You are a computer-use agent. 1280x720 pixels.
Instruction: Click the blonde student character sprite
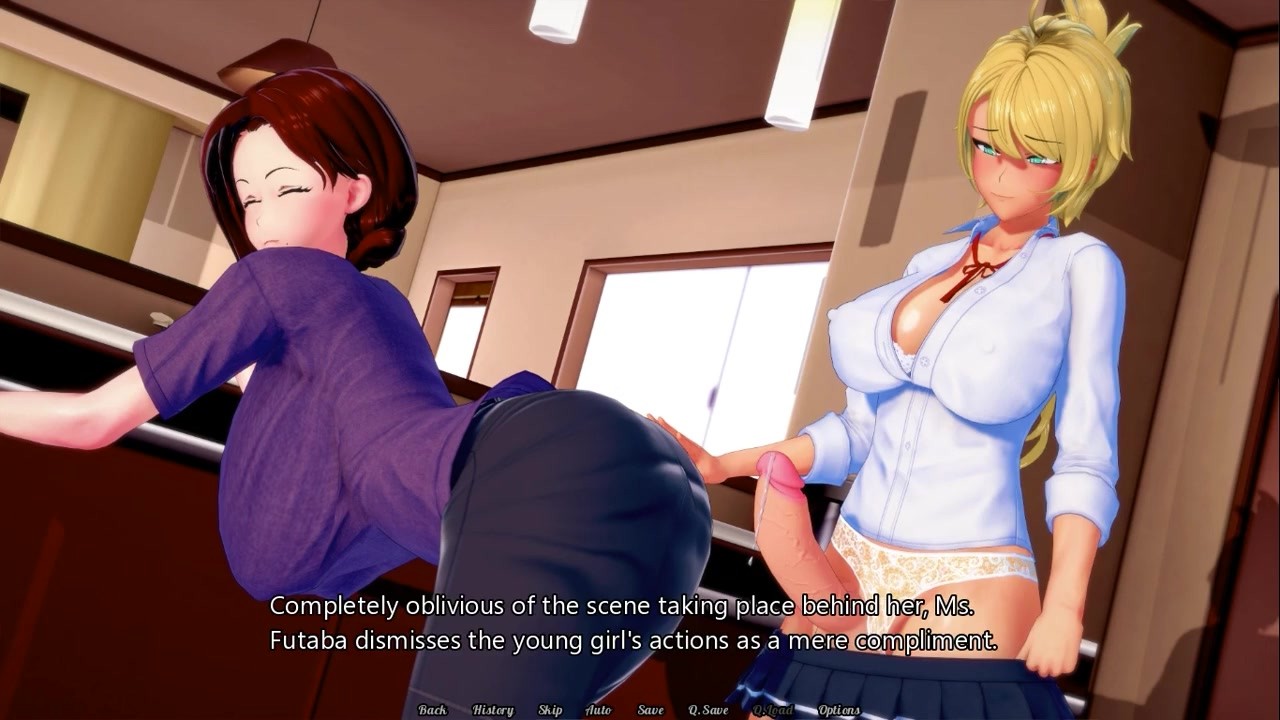coord(980,300)
